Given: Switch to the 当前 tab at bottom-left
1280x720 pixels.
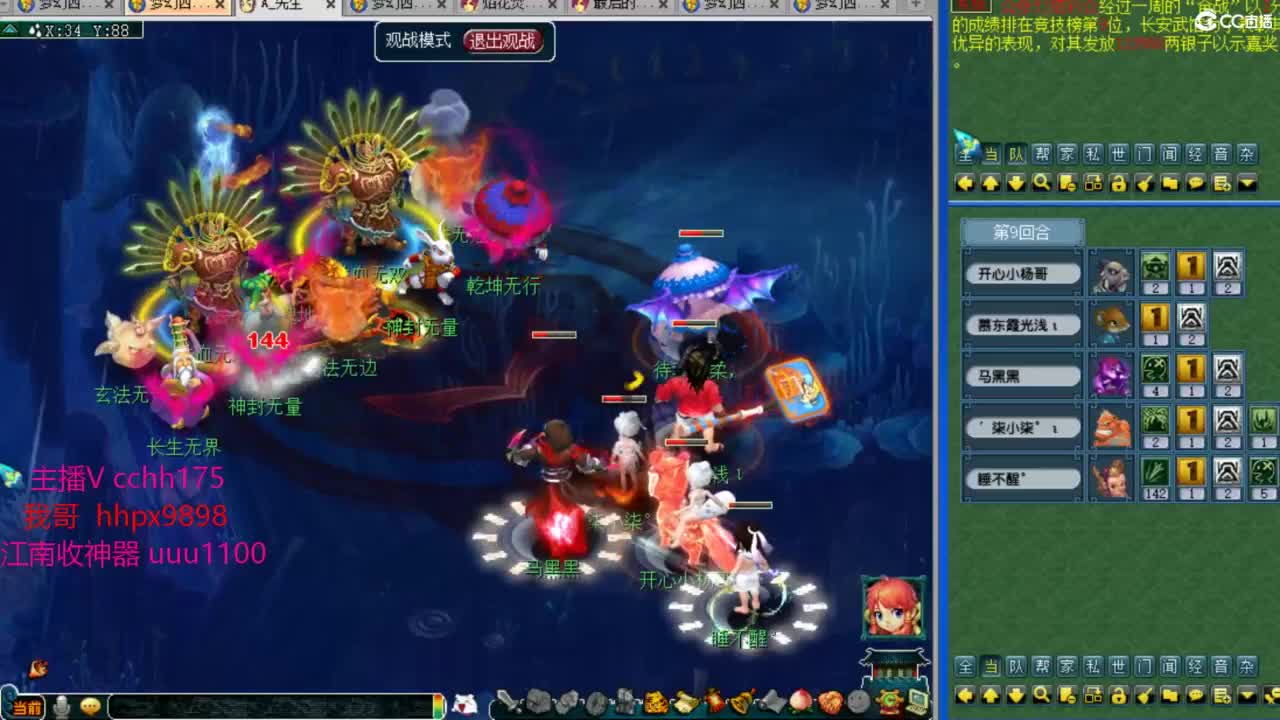Looking at the screenshot, I should pos(28,705).
